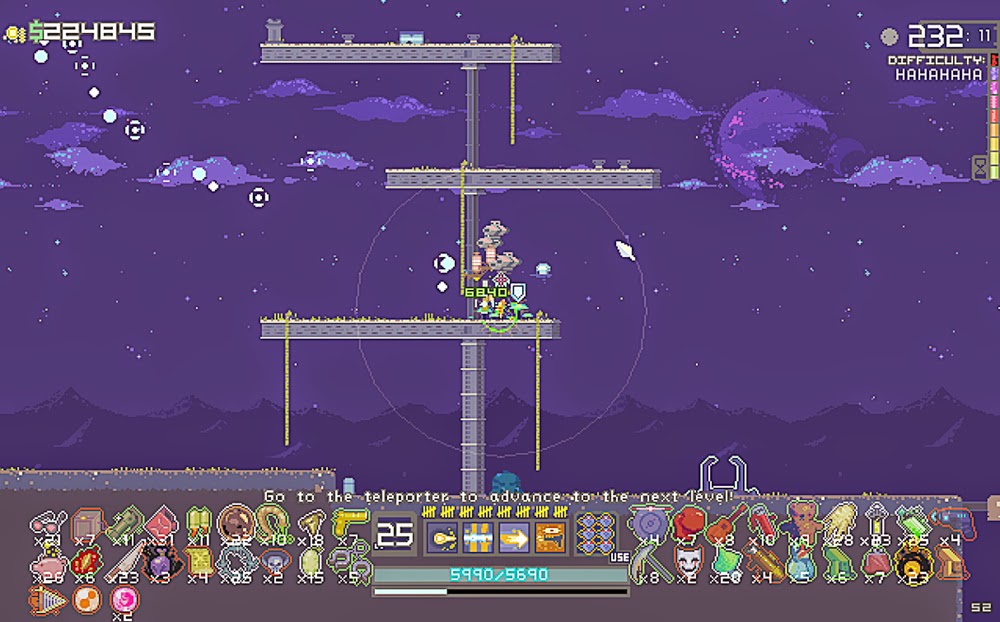Select the red fire extinguisher item

click(x=763, y=520)
